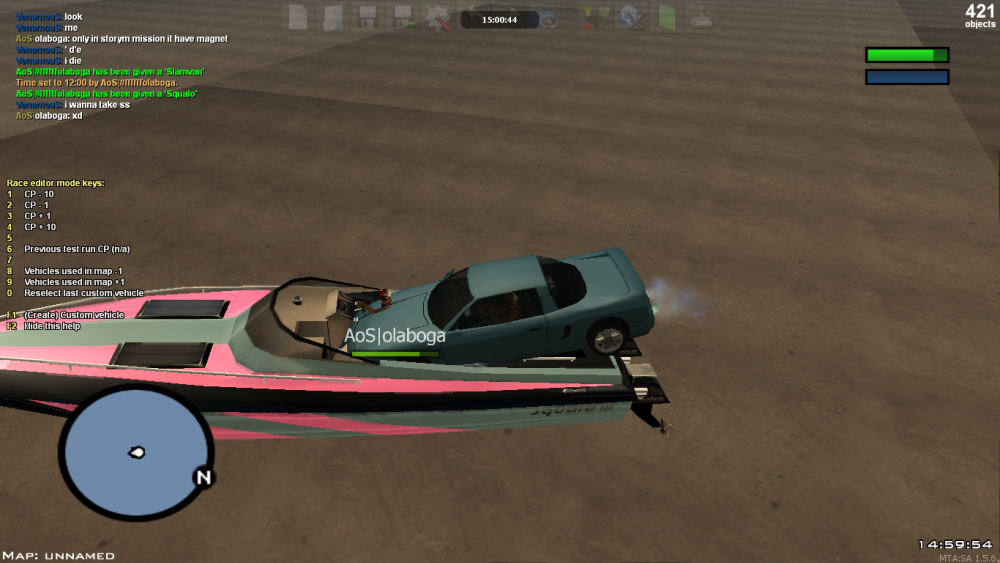Click the circular minimap radar

[x=135, y=453]
